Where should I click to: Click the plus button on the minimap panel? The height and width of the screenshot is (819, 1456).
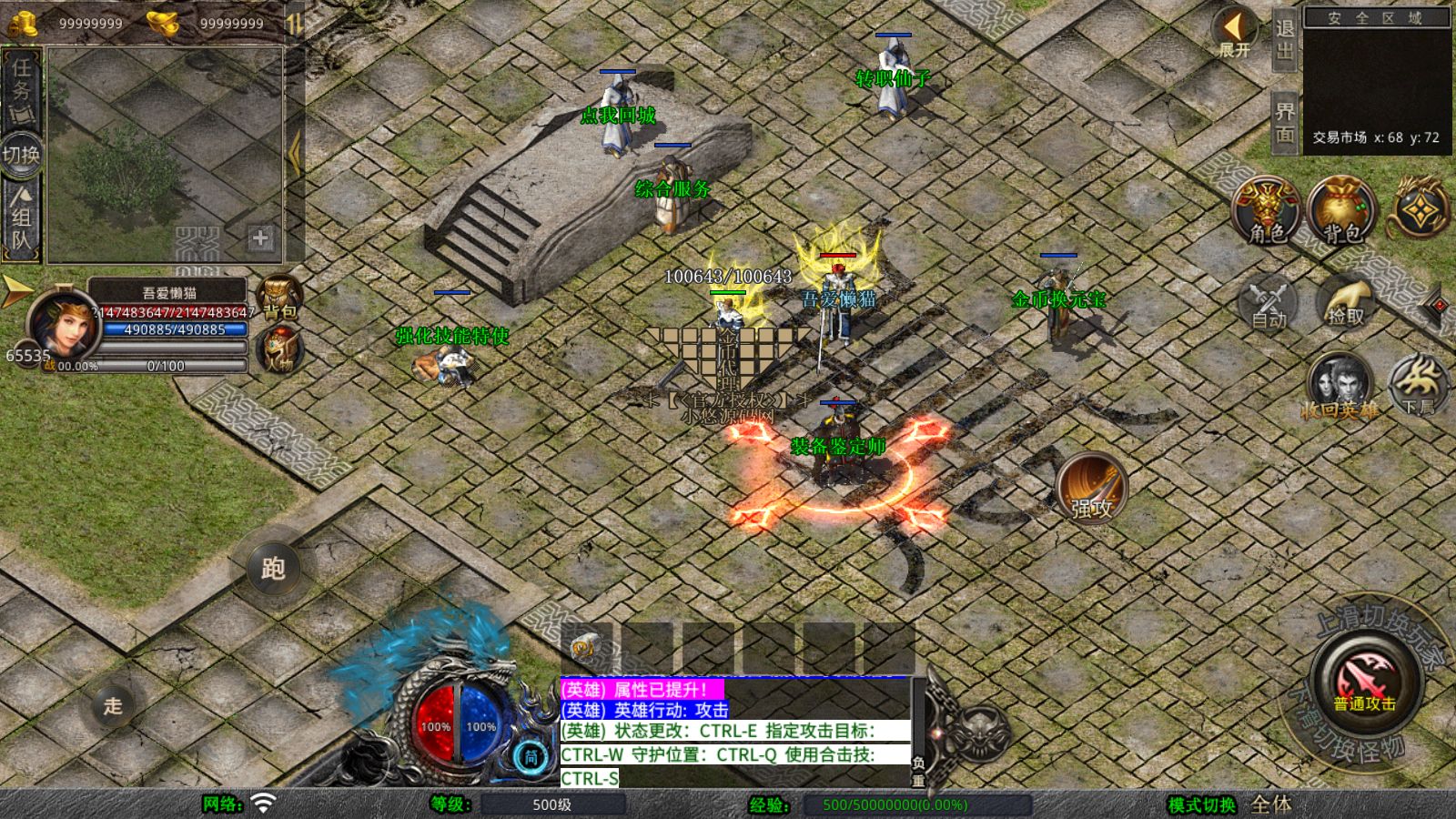point(260,238)
